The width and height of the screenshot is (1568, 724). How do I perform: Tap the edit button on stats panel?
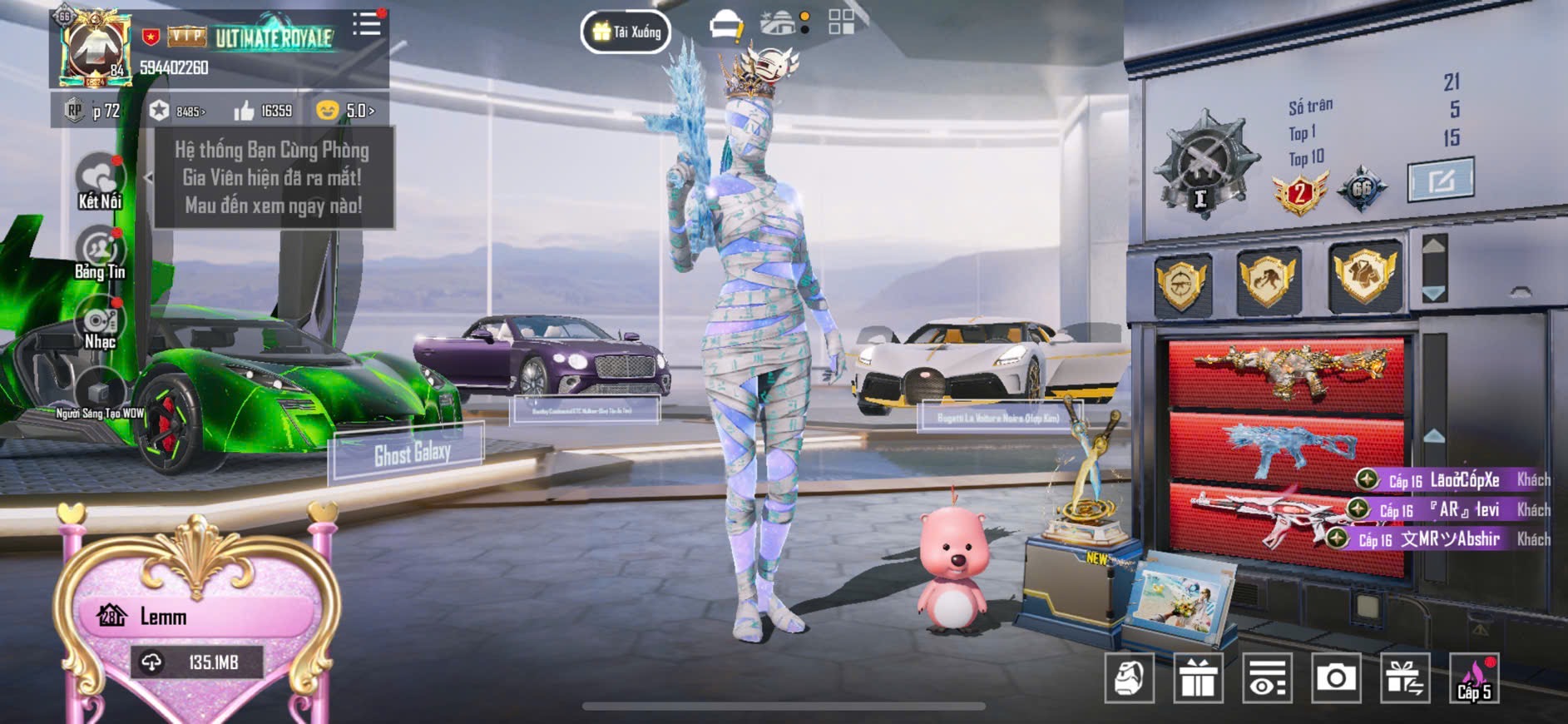[1440, 179]
